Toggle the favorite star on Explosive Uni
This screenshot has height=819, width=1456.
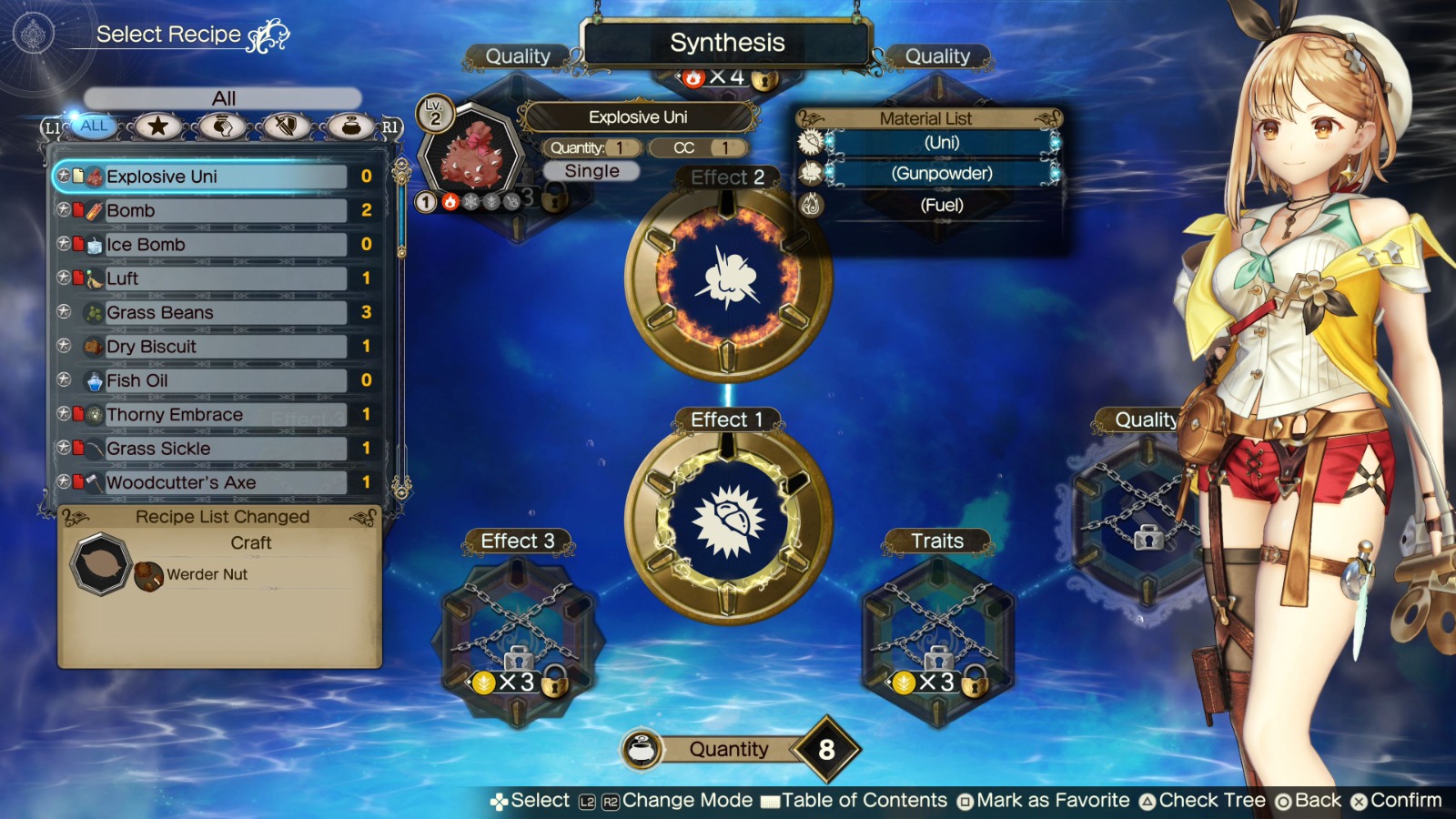64,176
